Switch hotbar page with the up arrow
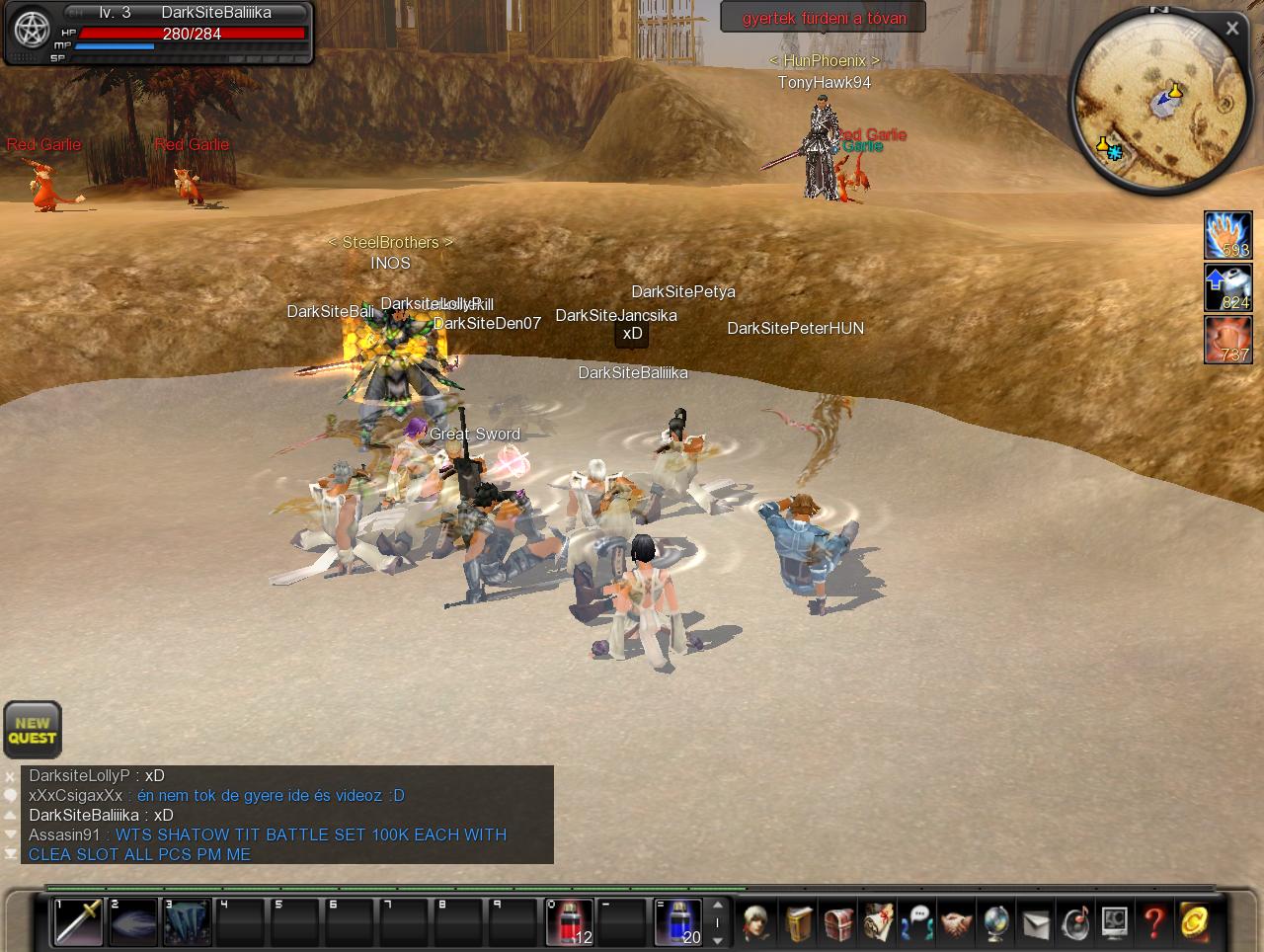Viewport: 1264px width, 952px height. 718,906
